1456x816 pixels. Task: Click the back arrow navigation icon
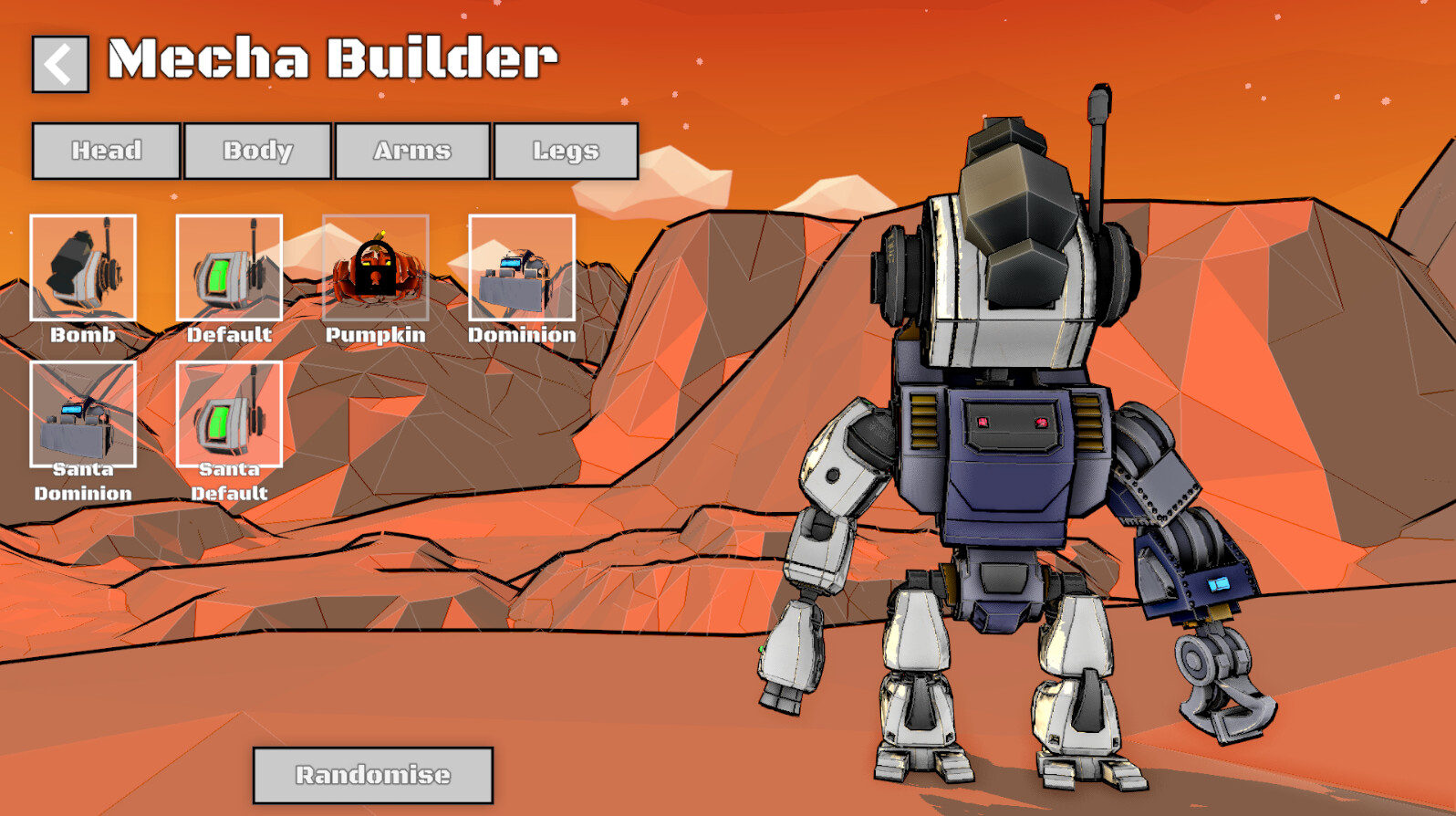coord(58,62)
